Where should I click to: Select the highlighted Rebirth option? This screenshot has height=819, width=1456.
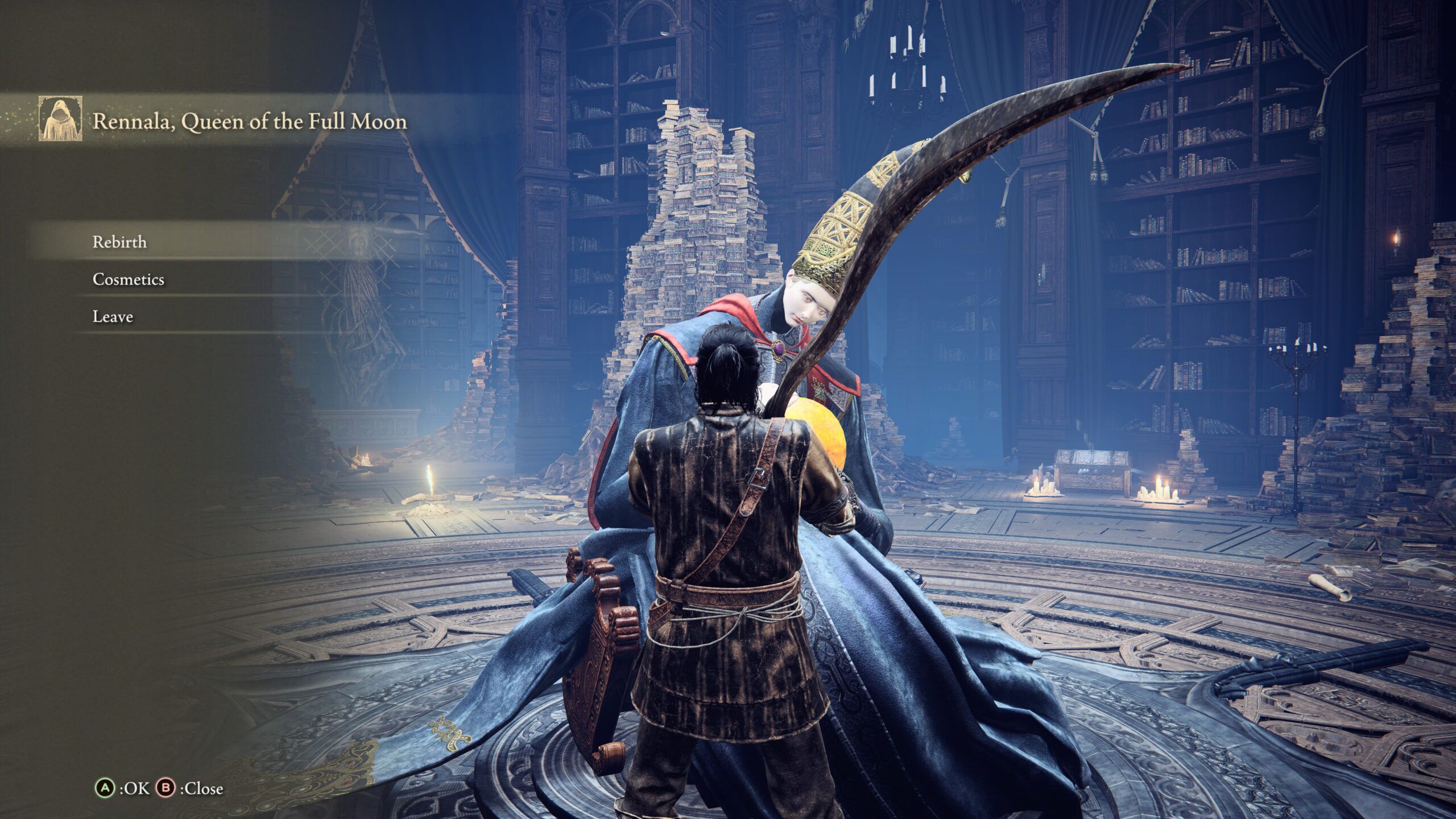pyautogui.click(x=119, y=241)
